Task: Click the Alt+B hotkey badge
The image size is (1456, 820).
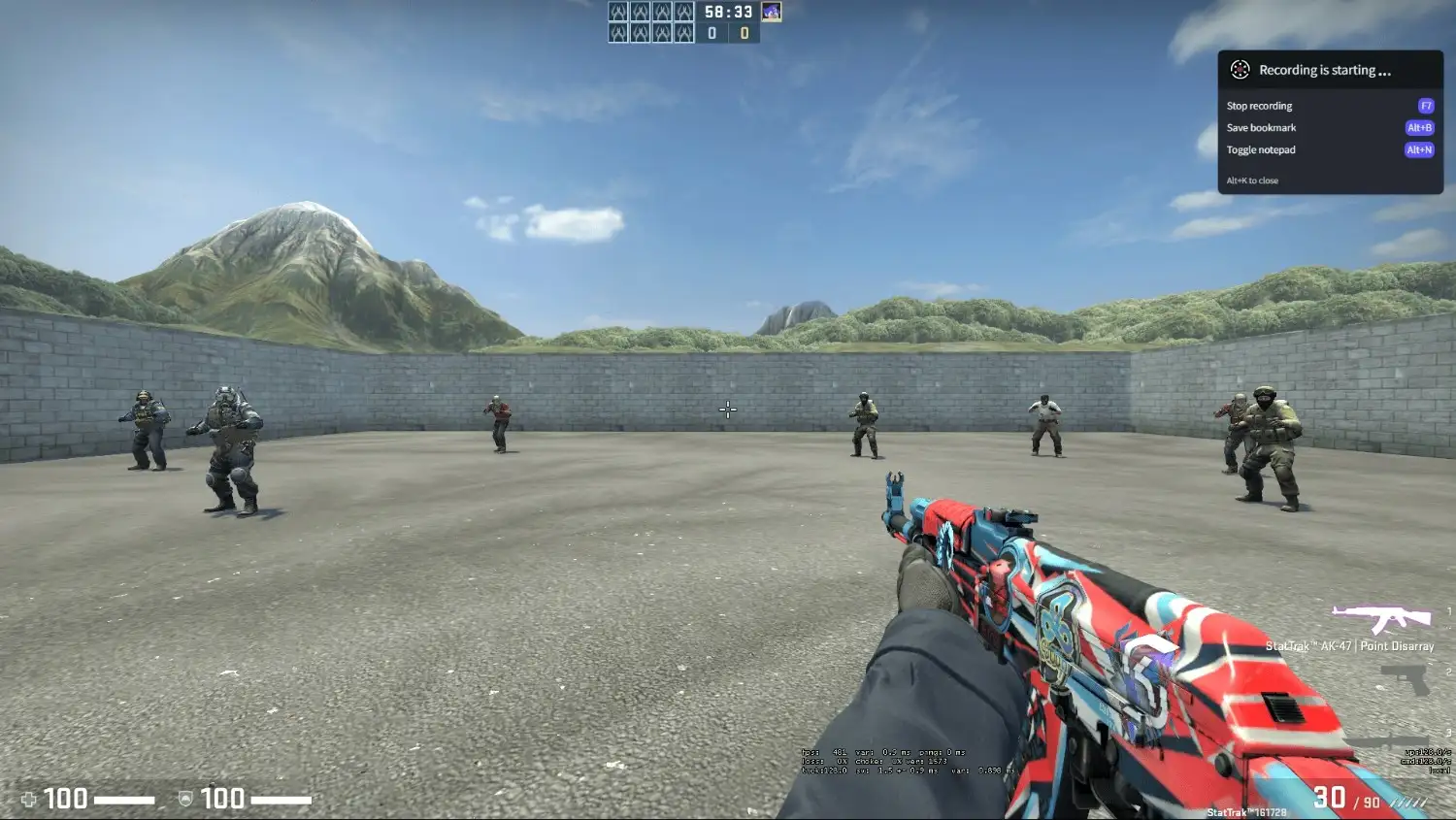Action: [x=1419, y=127]
